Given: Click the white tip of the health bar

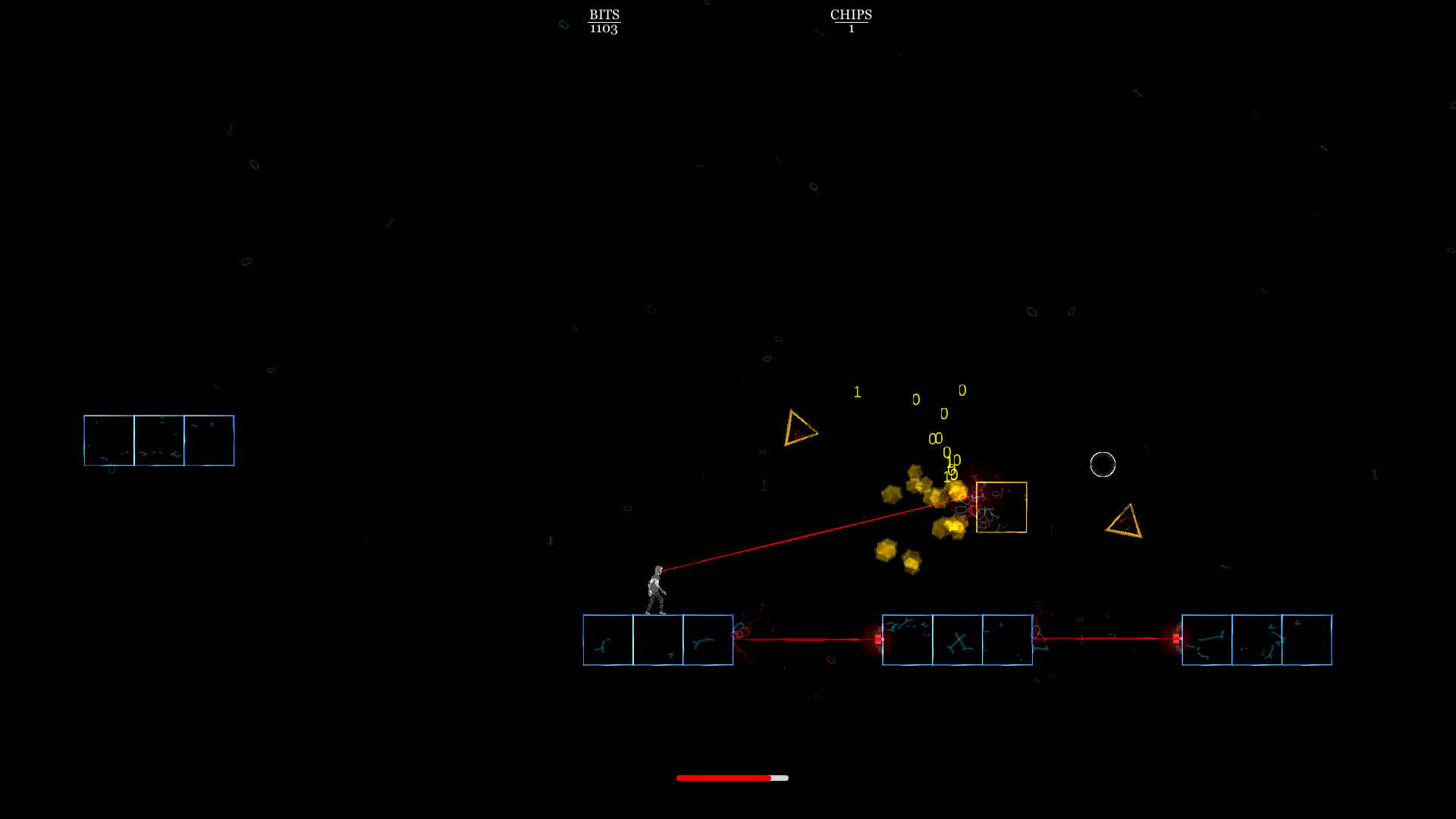Looking at the screenshot, I should [780, 777].
